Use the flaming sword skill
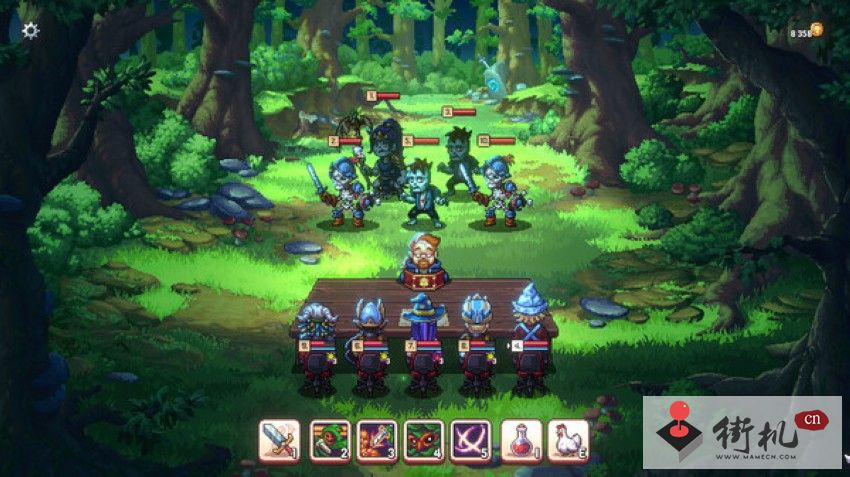The image size is (850, 477). tap(376, 439)
